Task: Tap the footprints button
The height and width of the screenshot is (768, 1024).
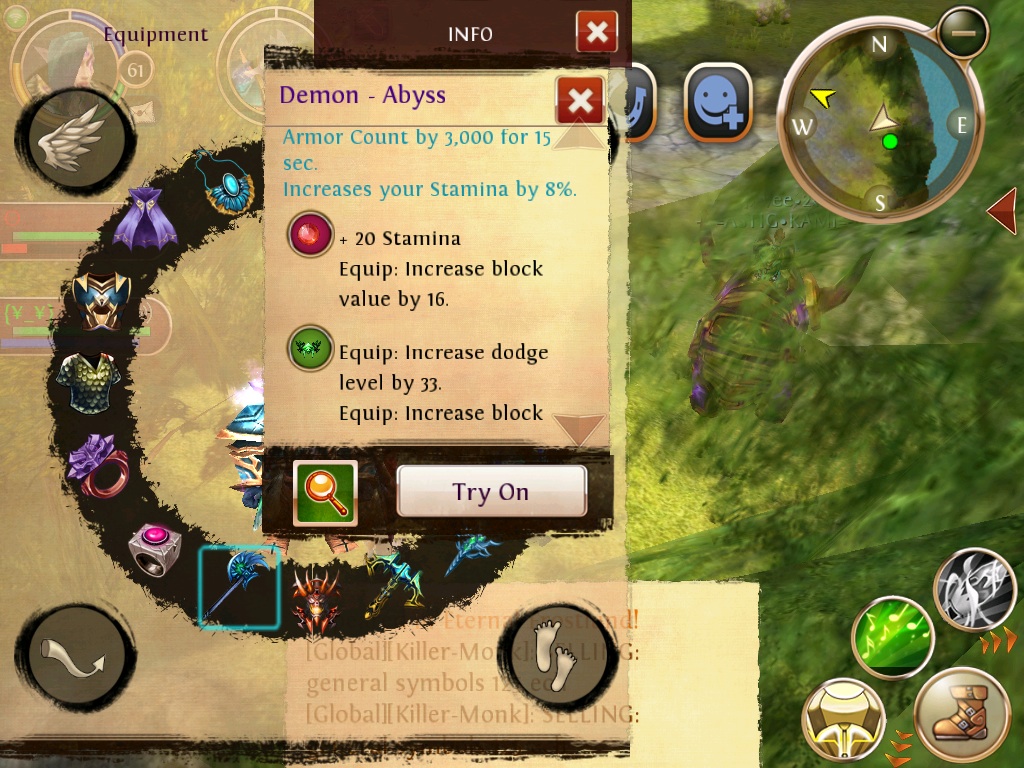Action: coord(553,651)
